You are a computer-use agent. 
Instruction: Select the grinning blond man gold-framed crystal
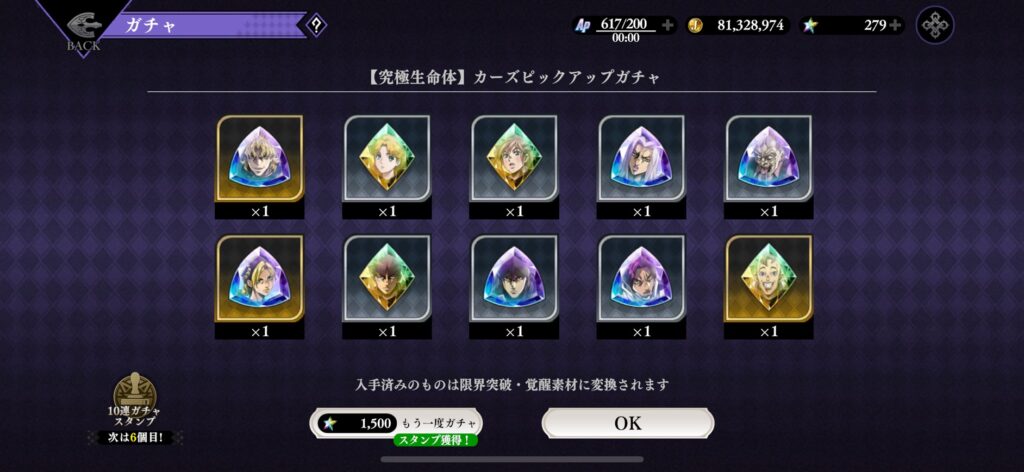(768, 278)
